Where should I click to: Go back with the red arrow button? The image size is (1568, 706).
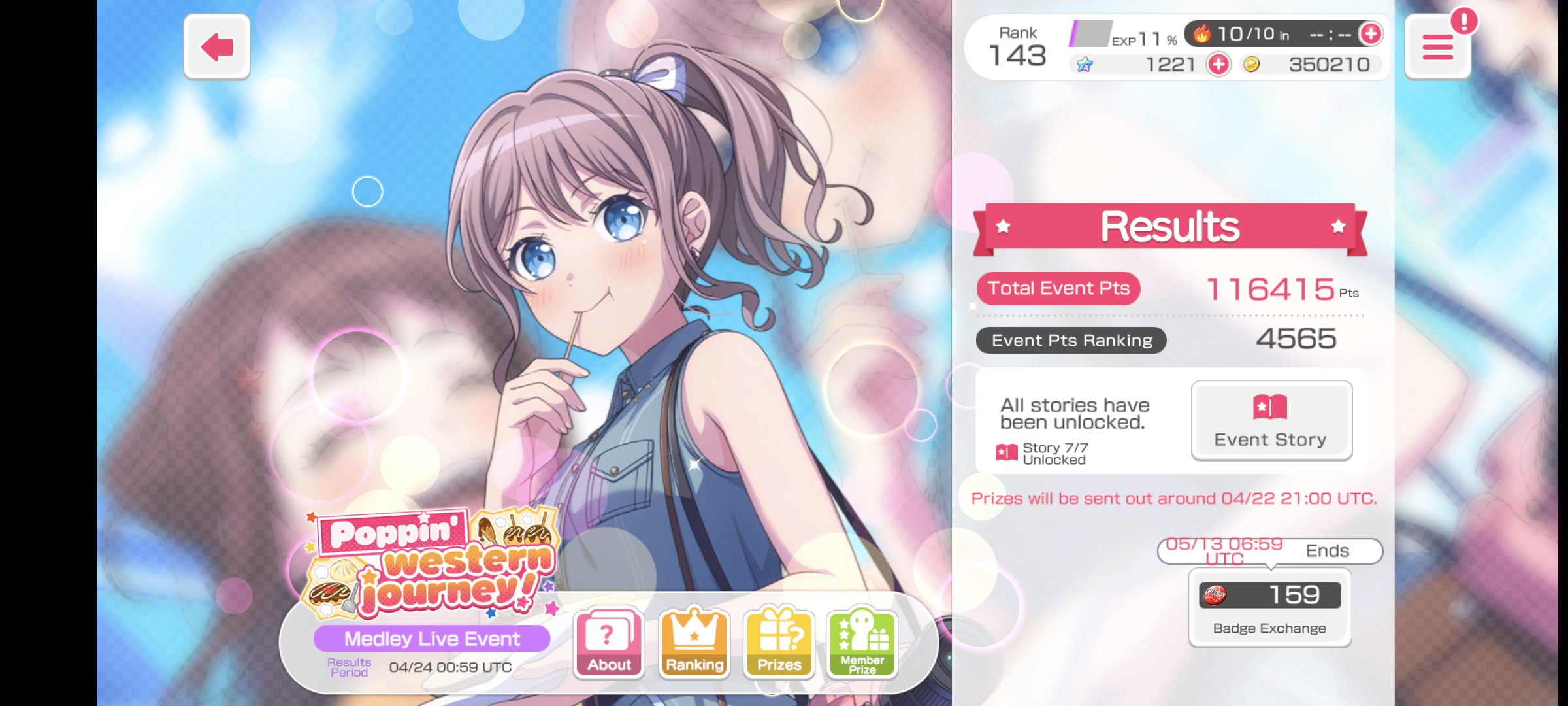(x=217, y=47)
